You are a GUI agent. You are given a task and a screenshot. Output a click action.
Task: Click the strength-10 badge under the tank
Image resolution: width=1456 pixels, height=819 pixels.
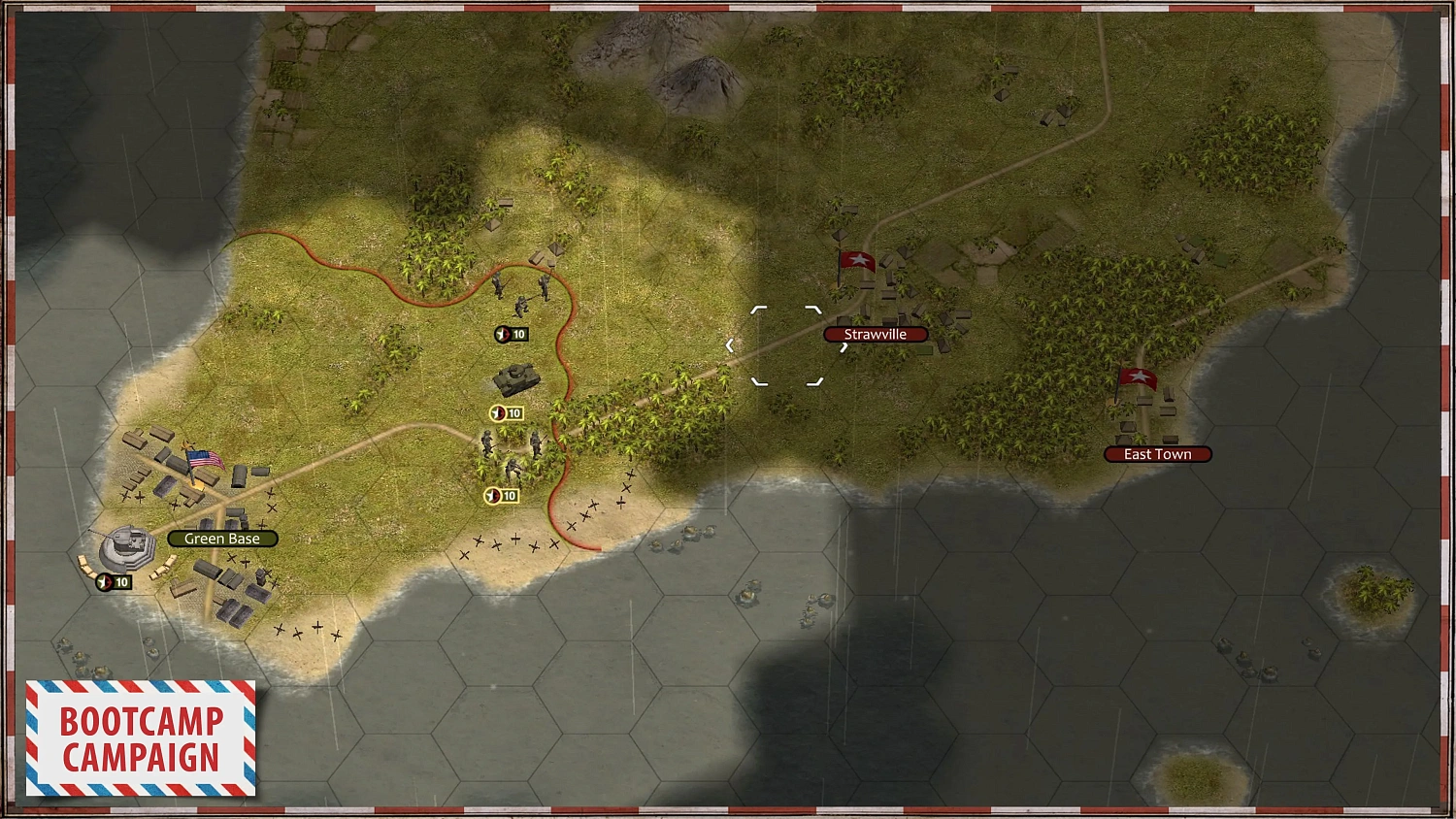[x=506, y=412]
